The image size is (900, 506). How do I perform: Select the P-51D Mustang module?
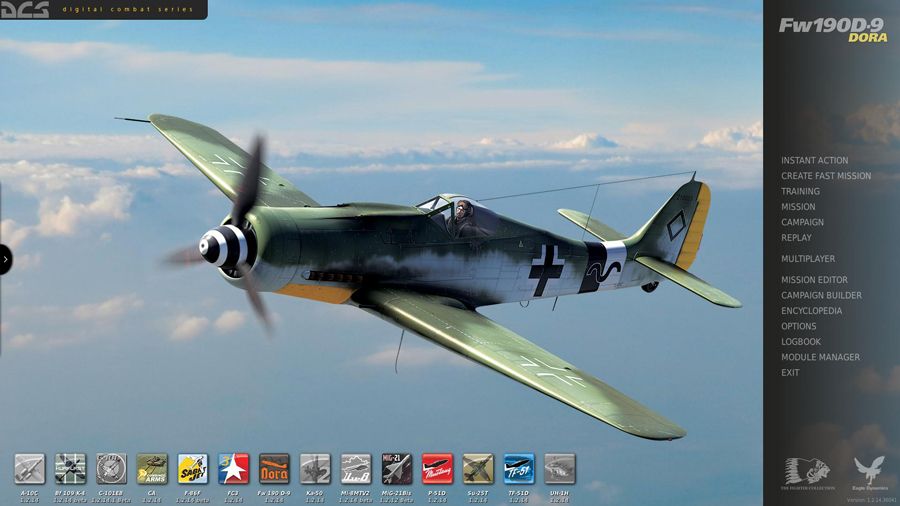pos(437,468)
